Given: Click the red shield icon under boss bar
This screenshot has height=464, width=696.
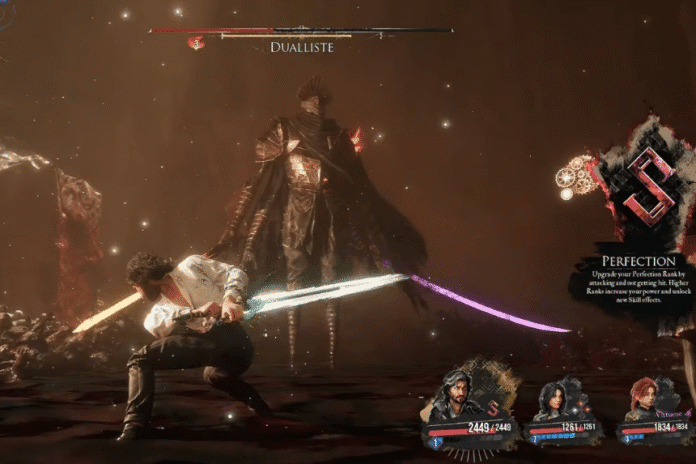Looking at the screenshot, I should pos(197,42).
